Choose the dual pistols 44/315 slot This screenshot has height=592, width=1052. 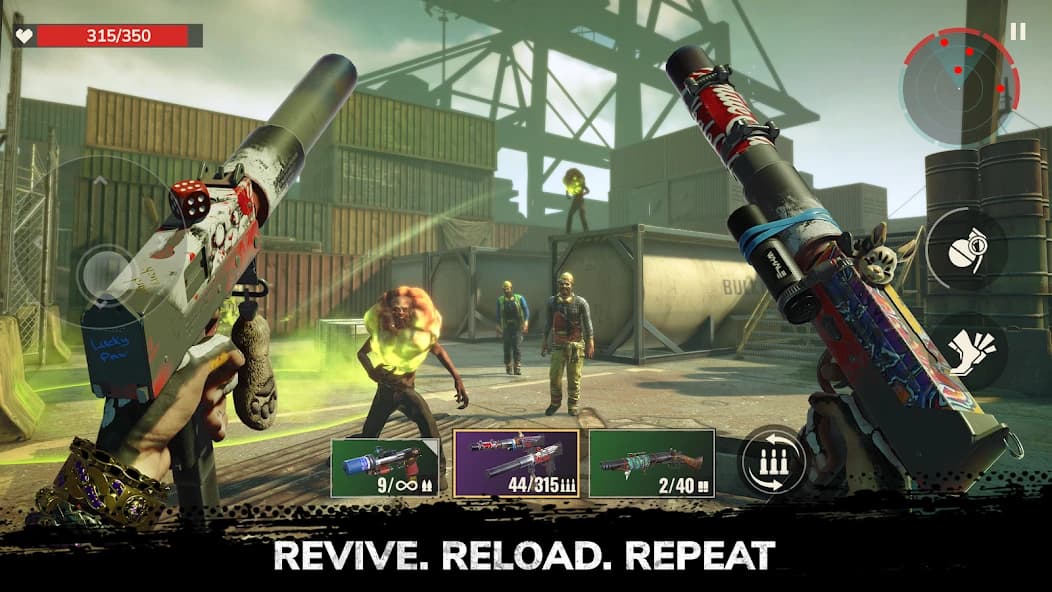tap(516, 463)
